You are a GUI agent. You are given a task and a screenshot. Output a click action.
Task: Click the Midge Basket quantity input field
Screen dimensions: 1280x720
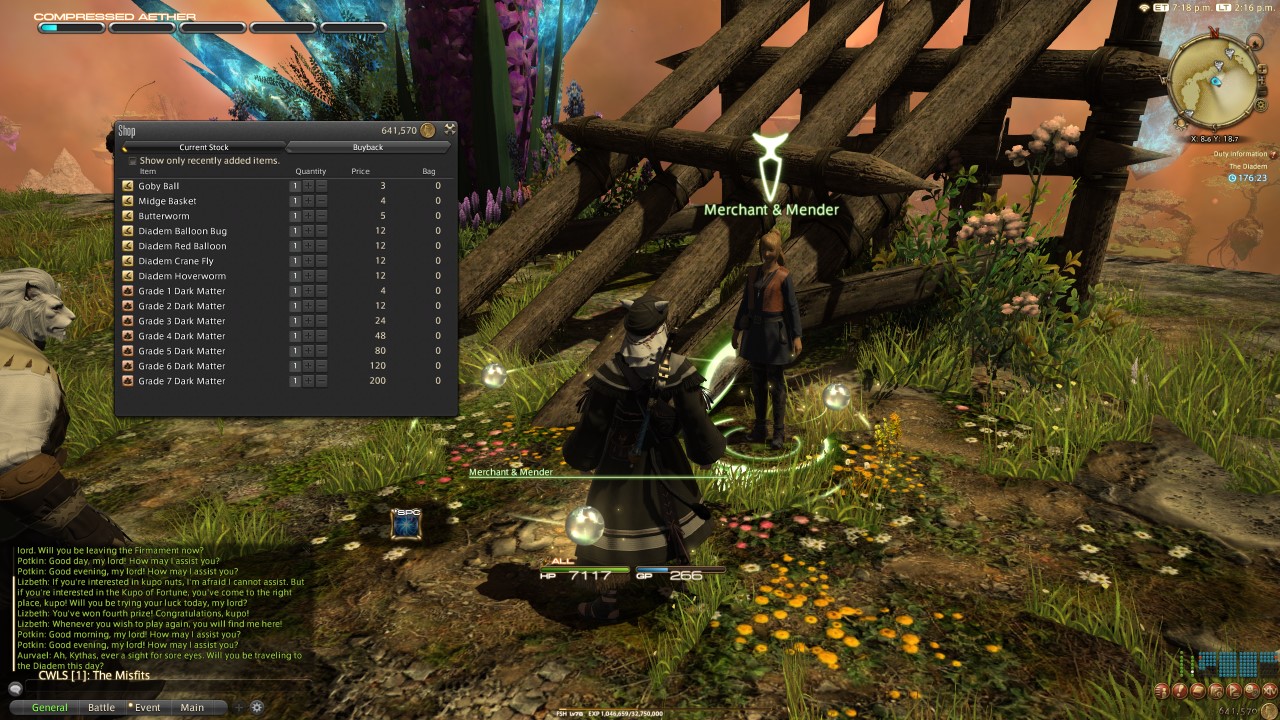(x=294, y=201)
